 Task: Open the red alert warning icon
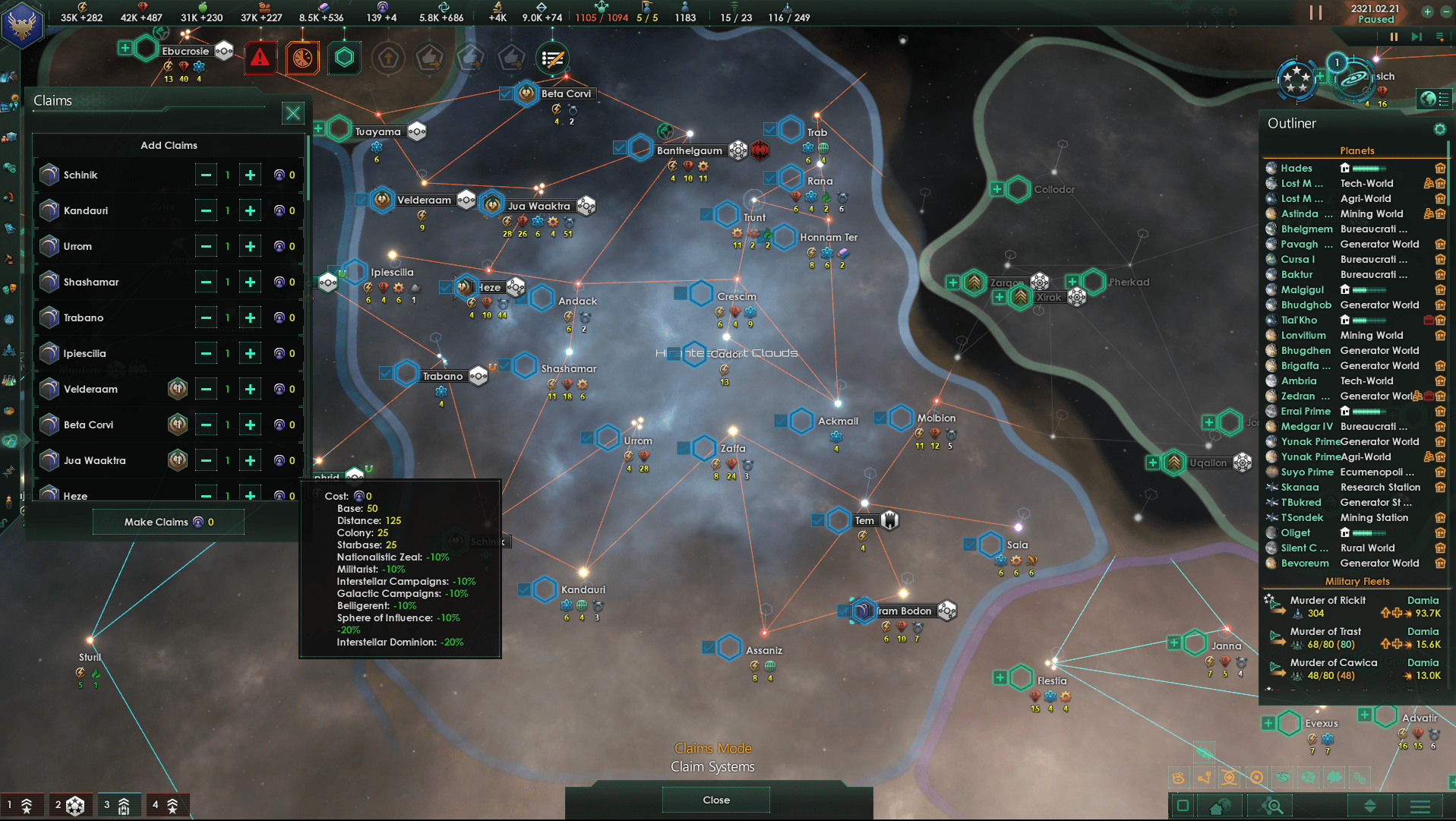point(261,58)
